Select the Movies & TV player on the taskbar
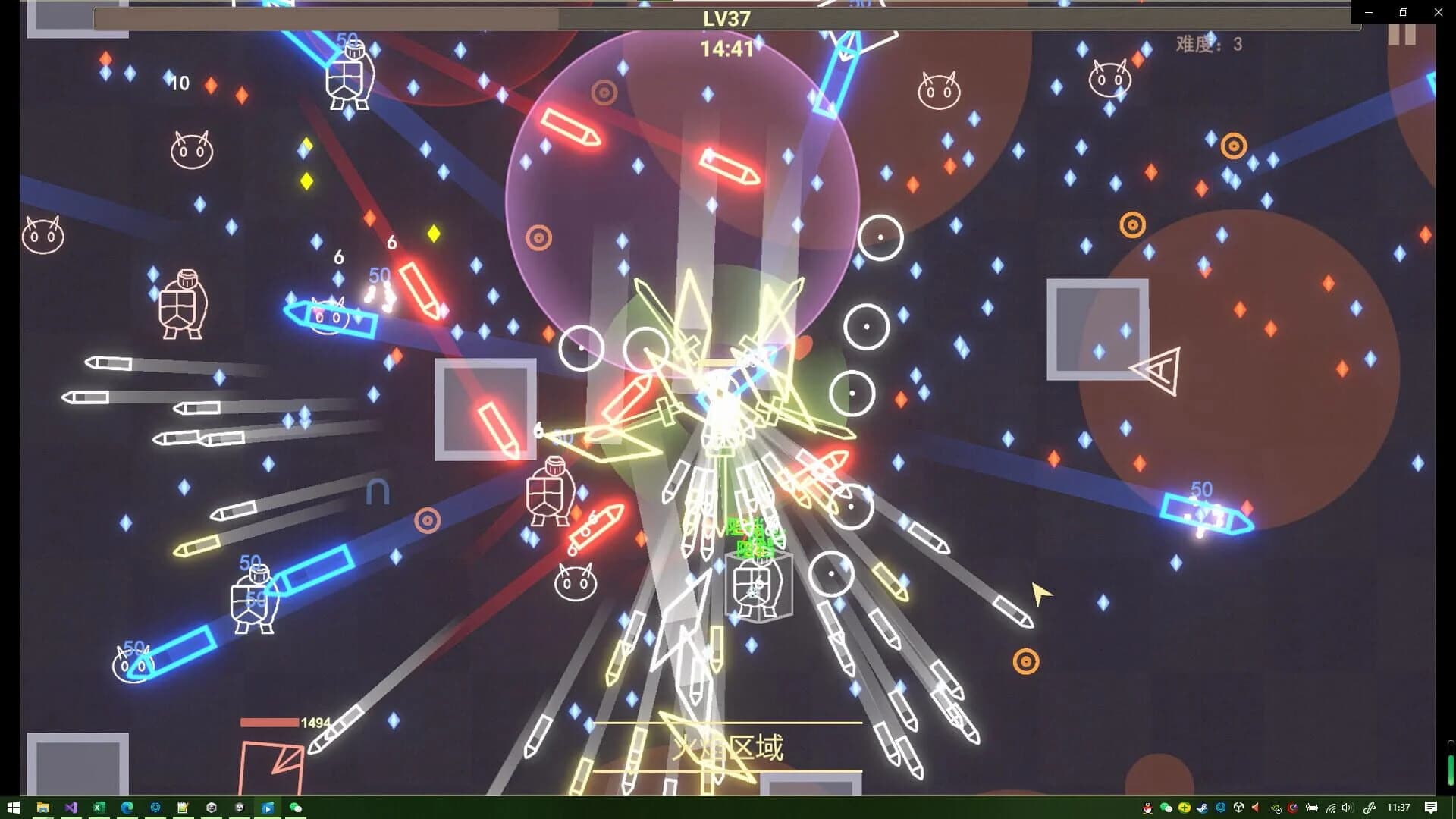This screenshot has height=819, width=1456. tap(268, 808)
